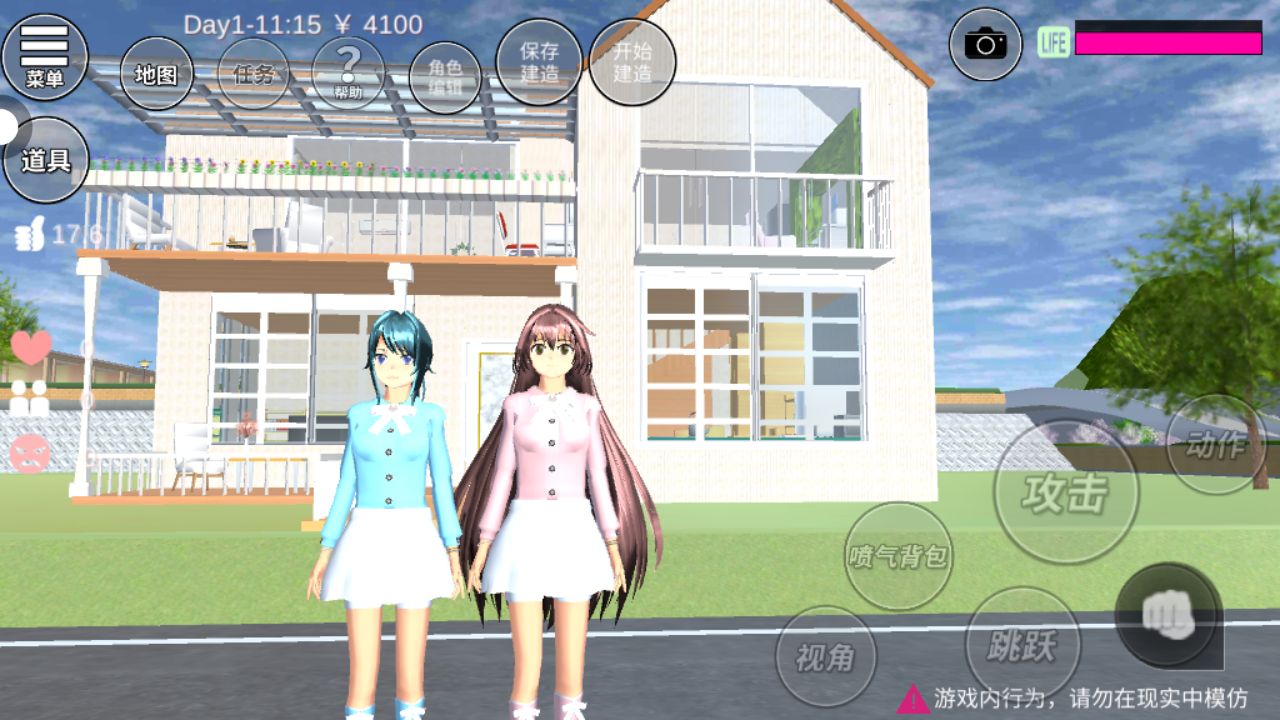The width and height of the screenshot is (1280, 720).
Task: Open the 地图 map button
Action: point(156,74)
